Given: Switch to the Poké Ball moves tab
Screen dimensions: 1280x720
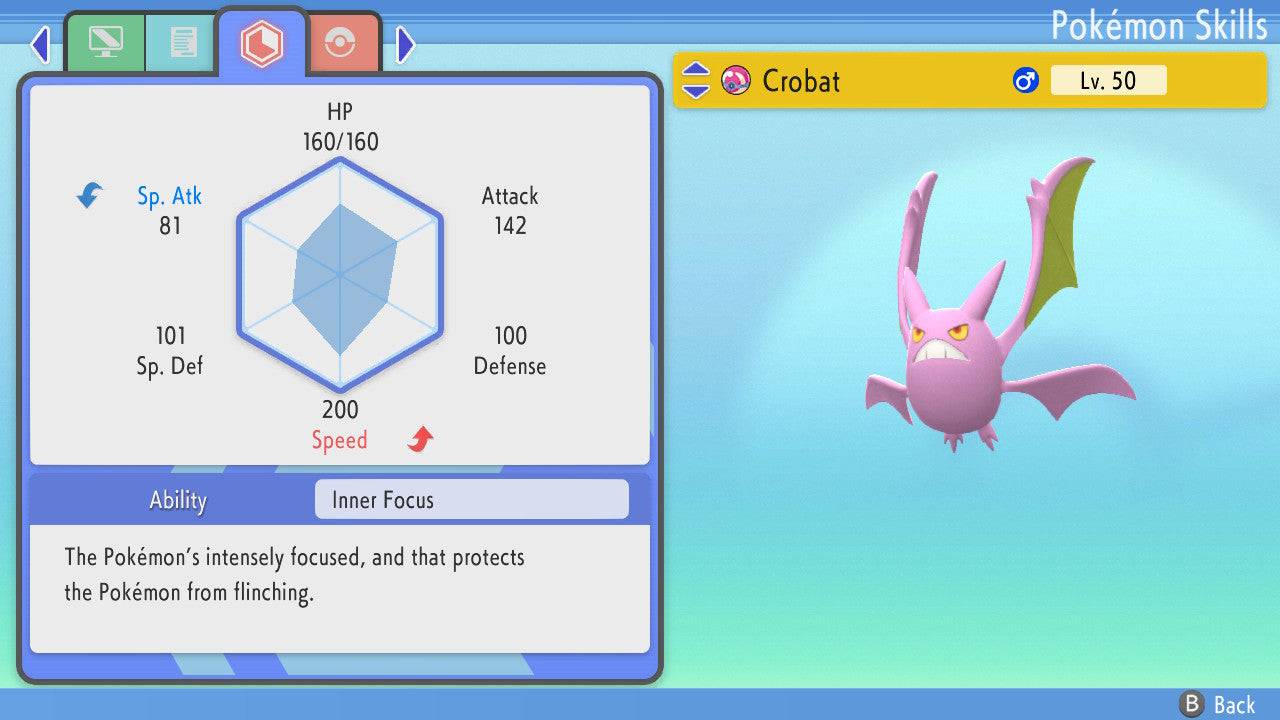Looking at the screenshot, I should click(341, 43).
